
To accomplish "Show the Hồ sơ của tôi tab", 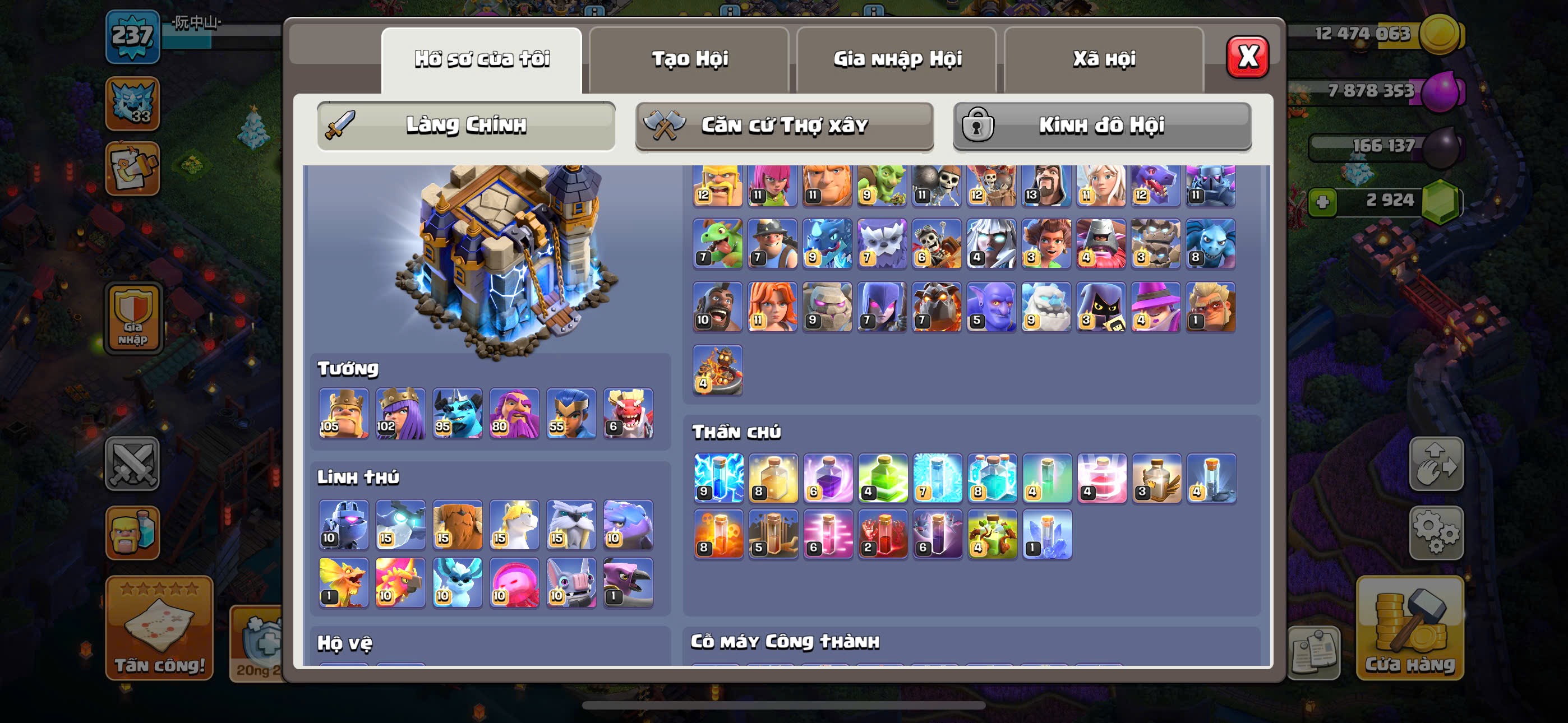I will coord(482,59).
